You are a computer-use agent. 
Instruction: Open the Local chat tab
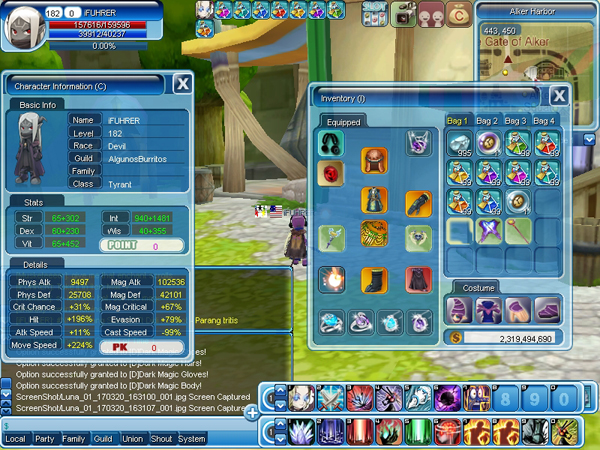click(x=15, y=439)
